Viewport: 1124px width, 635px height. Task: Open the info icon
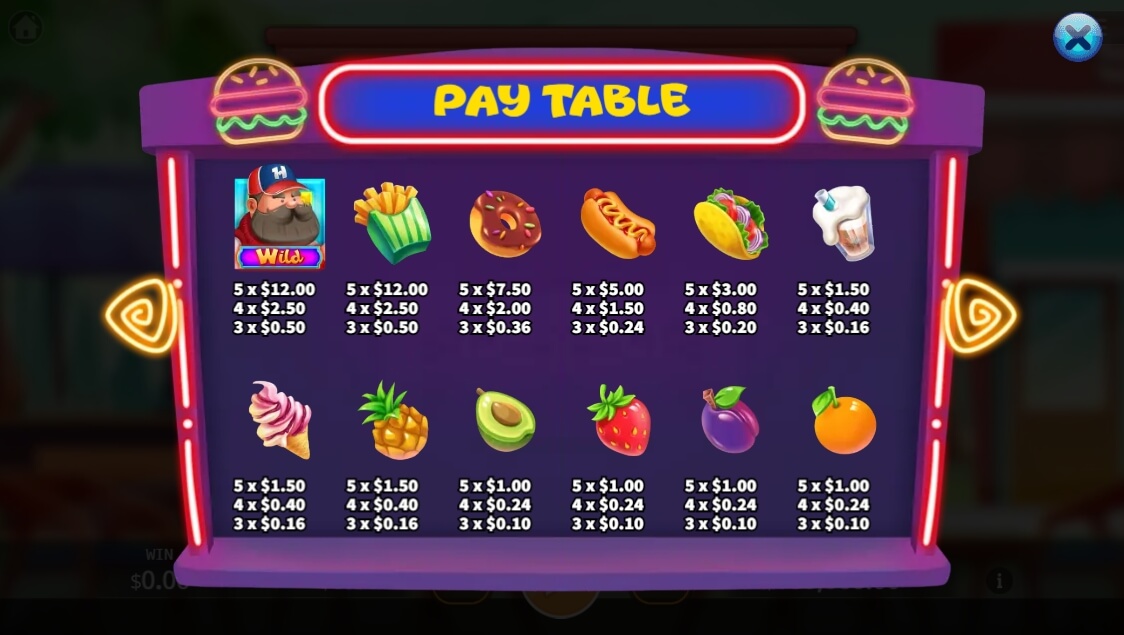click(997, 580)
